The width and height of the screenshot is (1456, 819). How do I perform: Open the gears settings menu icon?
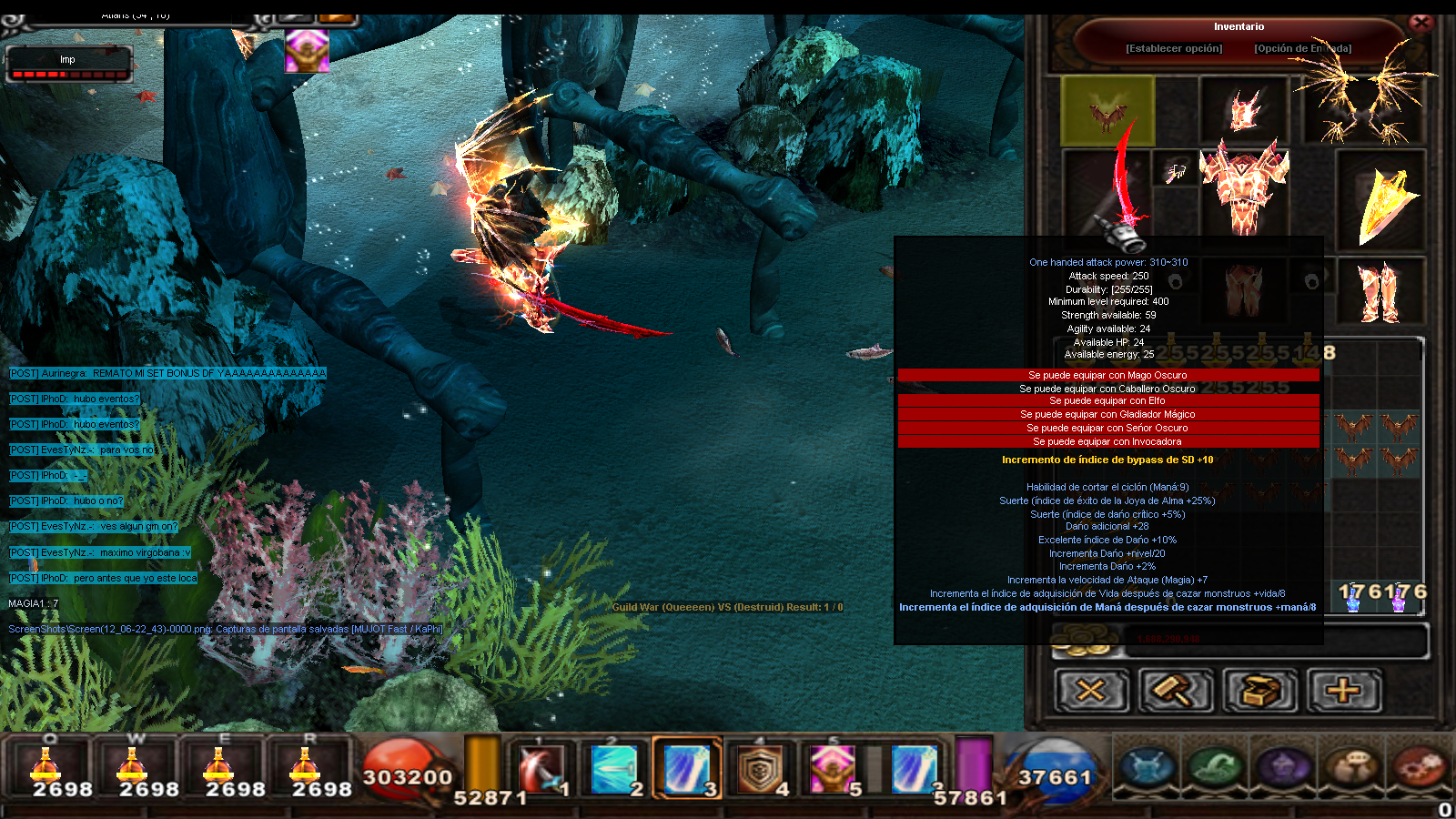click(1420, 766)
